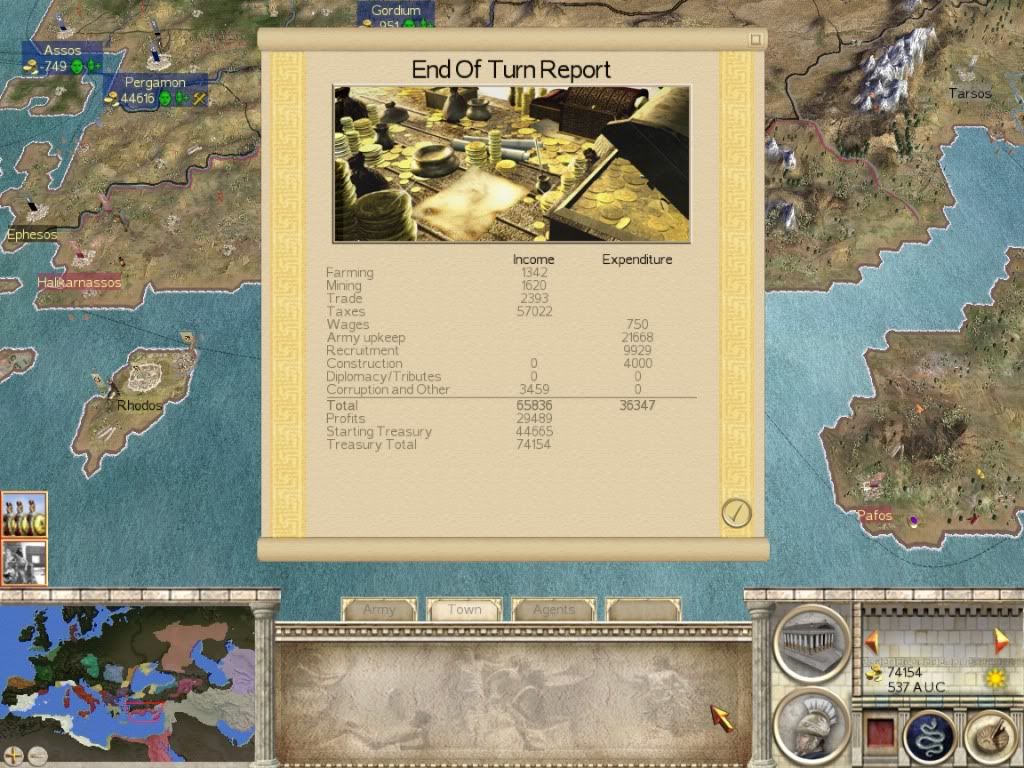Select the right orange arrow

pyautogui.click(x=999, y=641)
